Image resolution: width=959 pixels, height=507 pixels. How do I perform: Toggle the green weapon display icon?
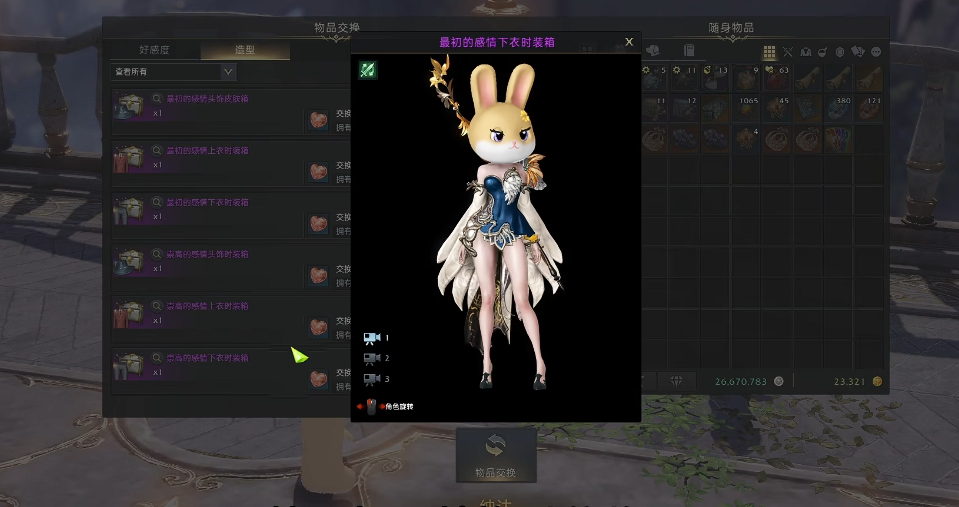pyautogui.click(x=368, y=70)
